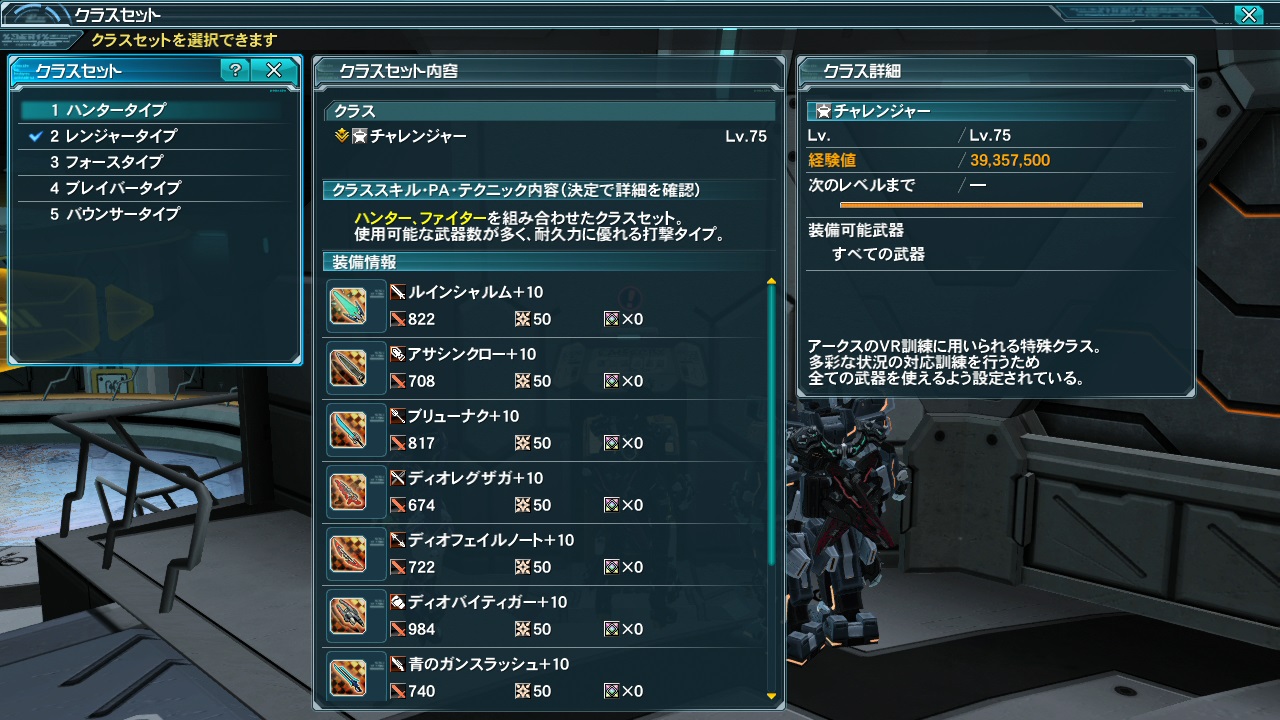This screenshot has height=720, width=1280.
Task: Click the ディオフェイルノート+10 equipment icon
Action: [x=355, y=553]
